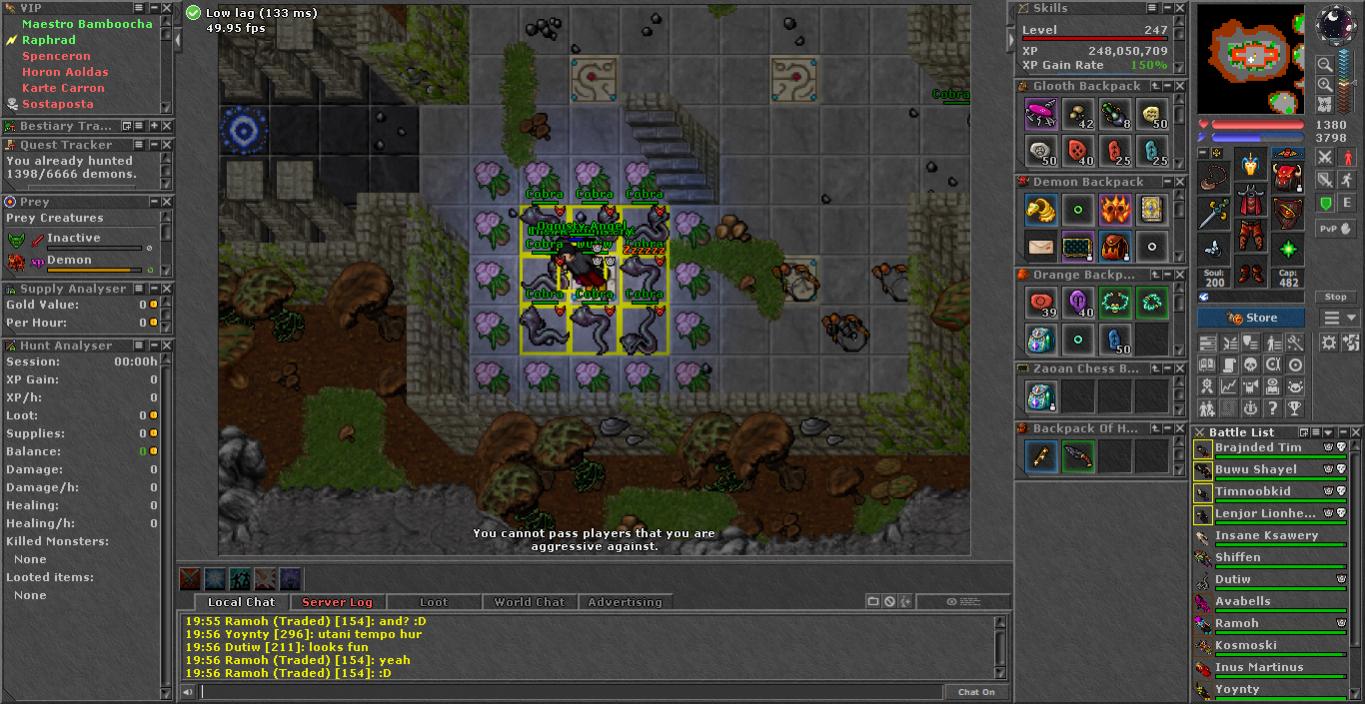The image size is (1365, 704).
Task: Open the Store
Action: click(1251, 318)
